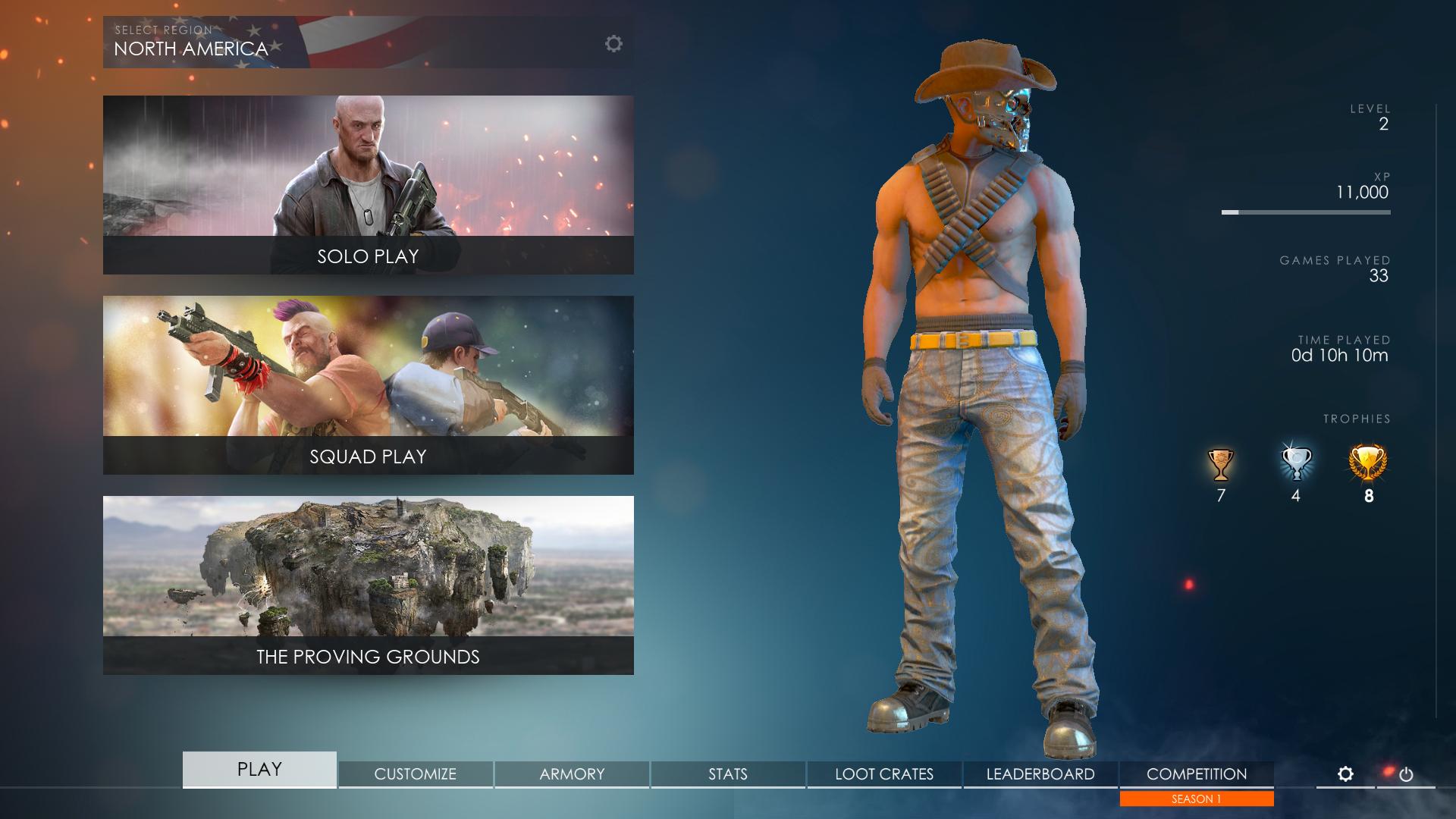Check the LEADERBOARD tab
Screen dimensions: 1456x819
(x=1040, y=774)
